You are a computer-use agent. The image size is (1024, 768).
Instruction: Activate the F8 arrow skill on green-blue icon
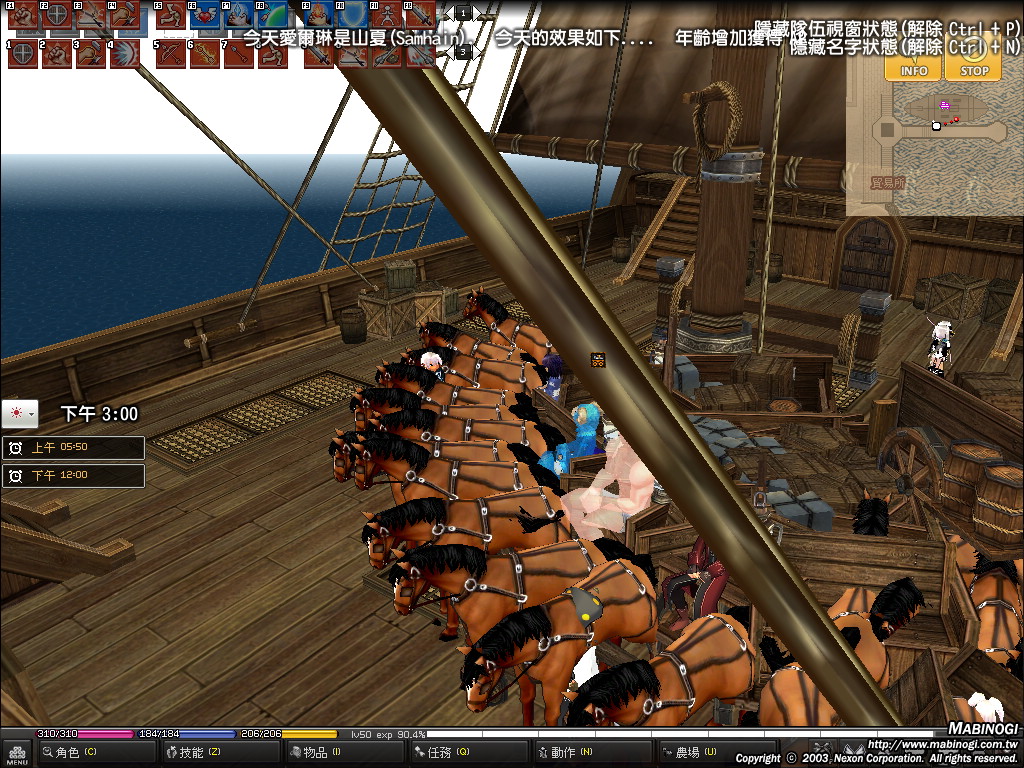pos(272,17)
